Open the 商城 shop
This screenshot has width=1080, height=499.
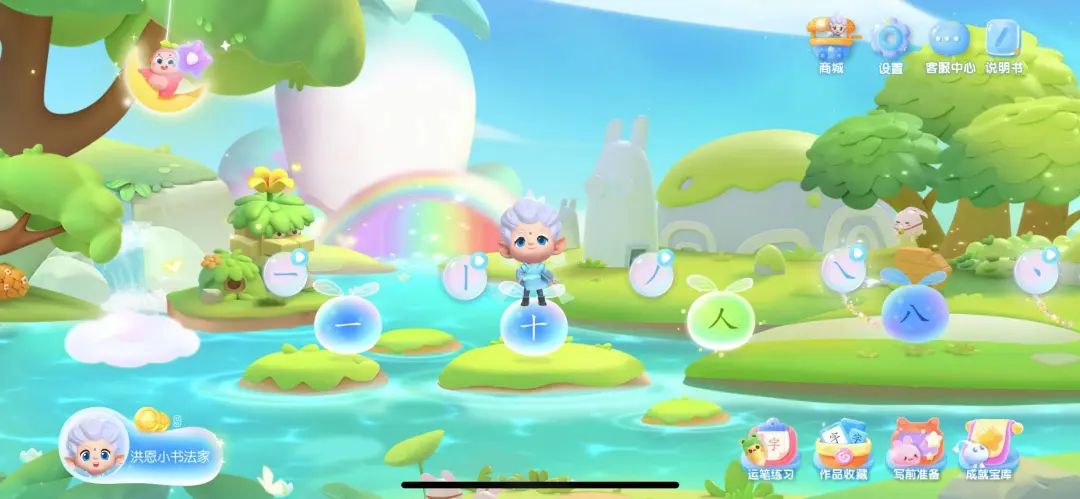pos(831,43)
